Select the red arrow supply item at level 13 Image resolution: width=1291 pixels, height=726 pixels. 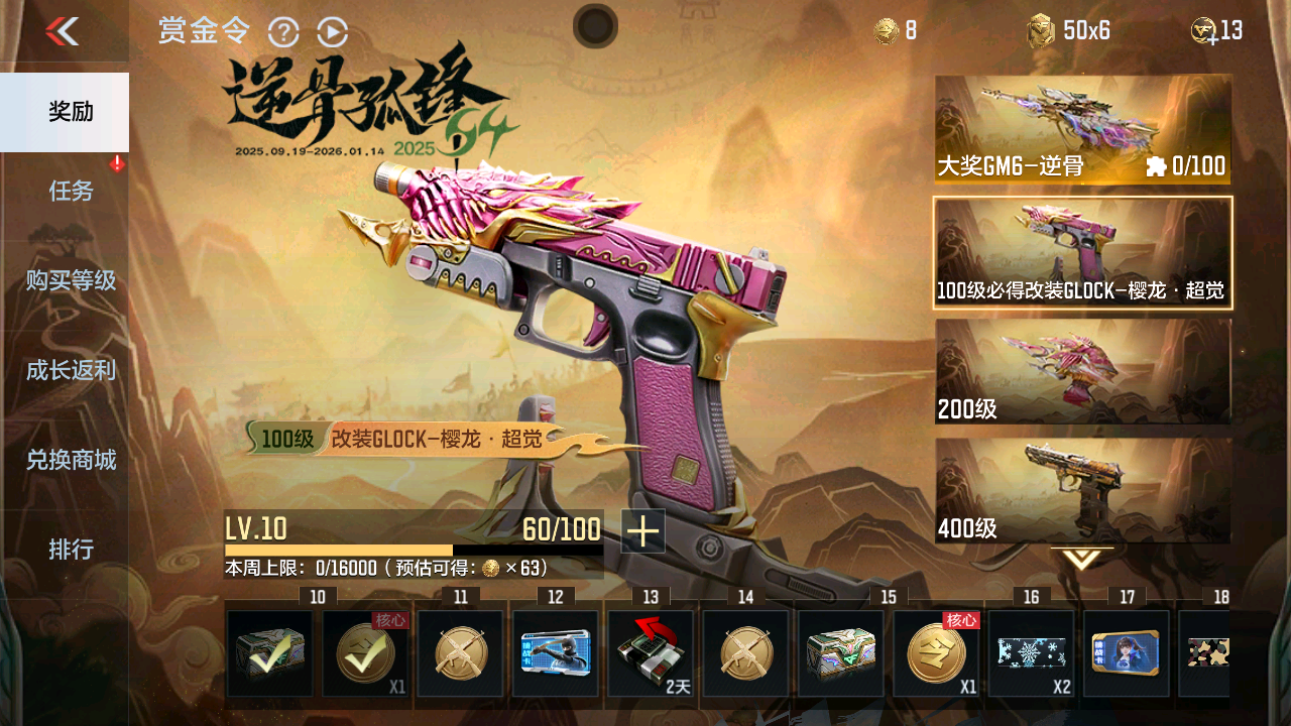click(x=649, y=655)
